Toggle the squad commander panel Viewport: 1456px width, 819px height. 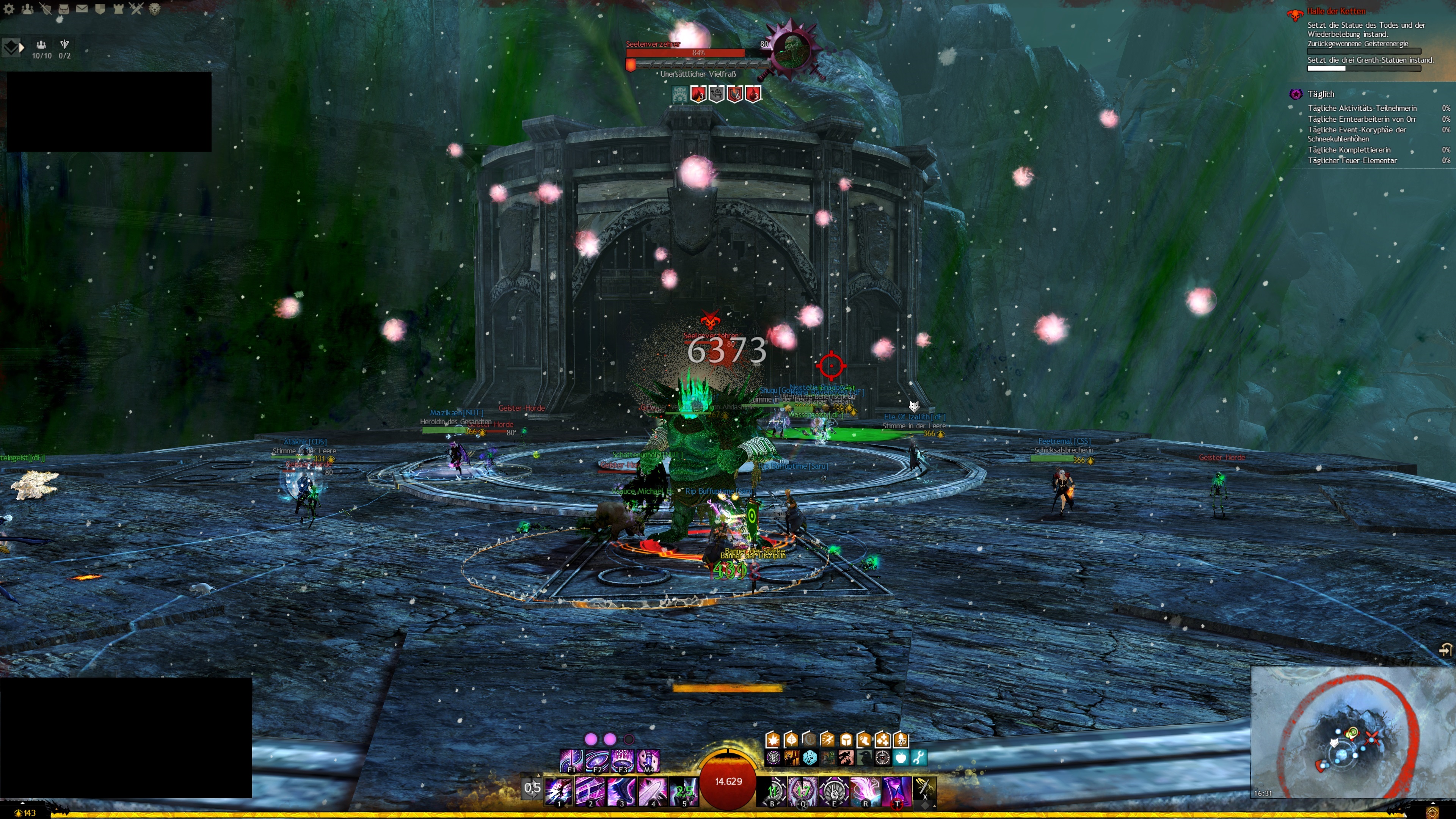[x=11, y=47]
